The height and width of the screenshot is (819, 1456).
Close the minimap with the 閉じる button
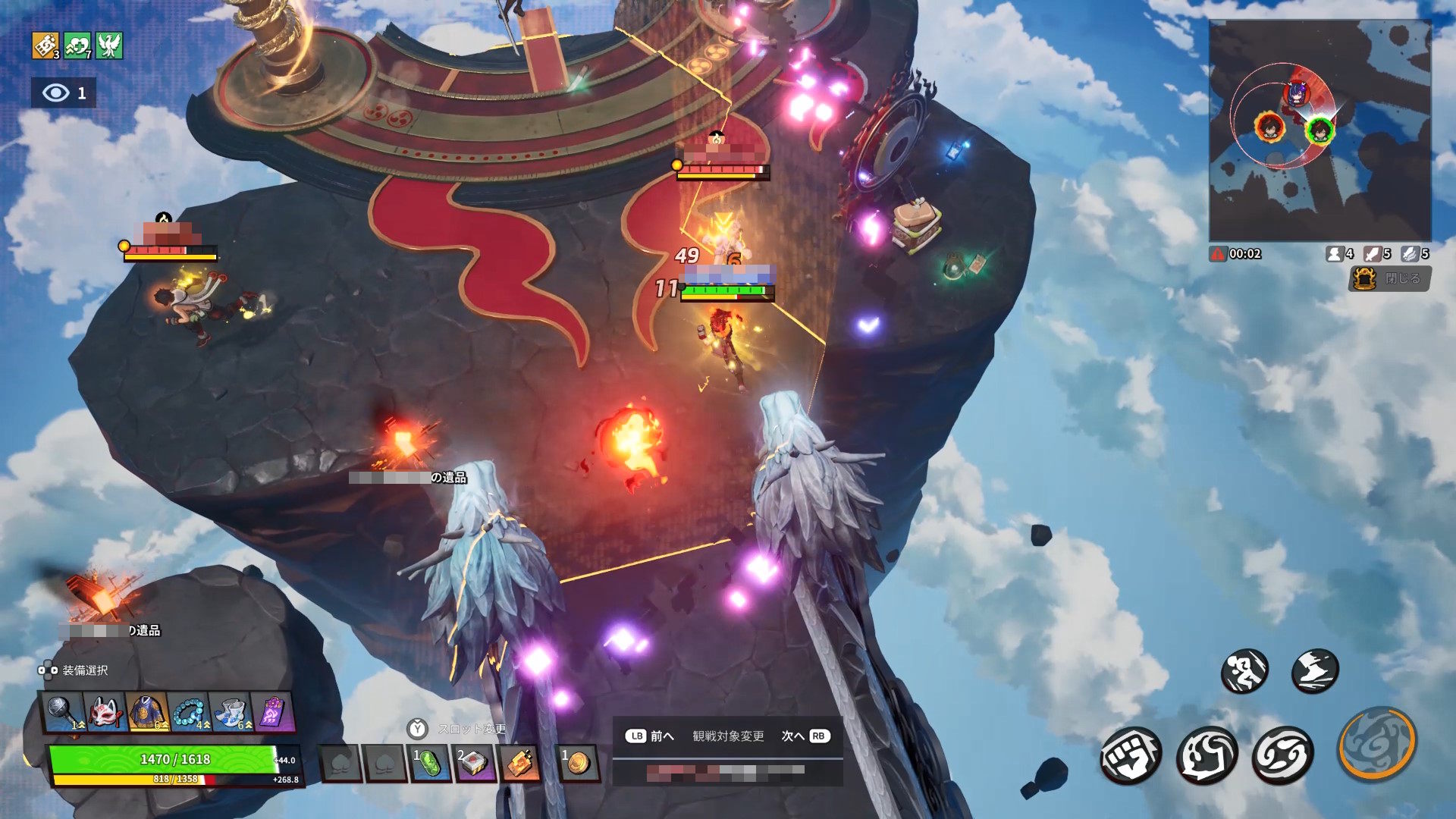1390,278
